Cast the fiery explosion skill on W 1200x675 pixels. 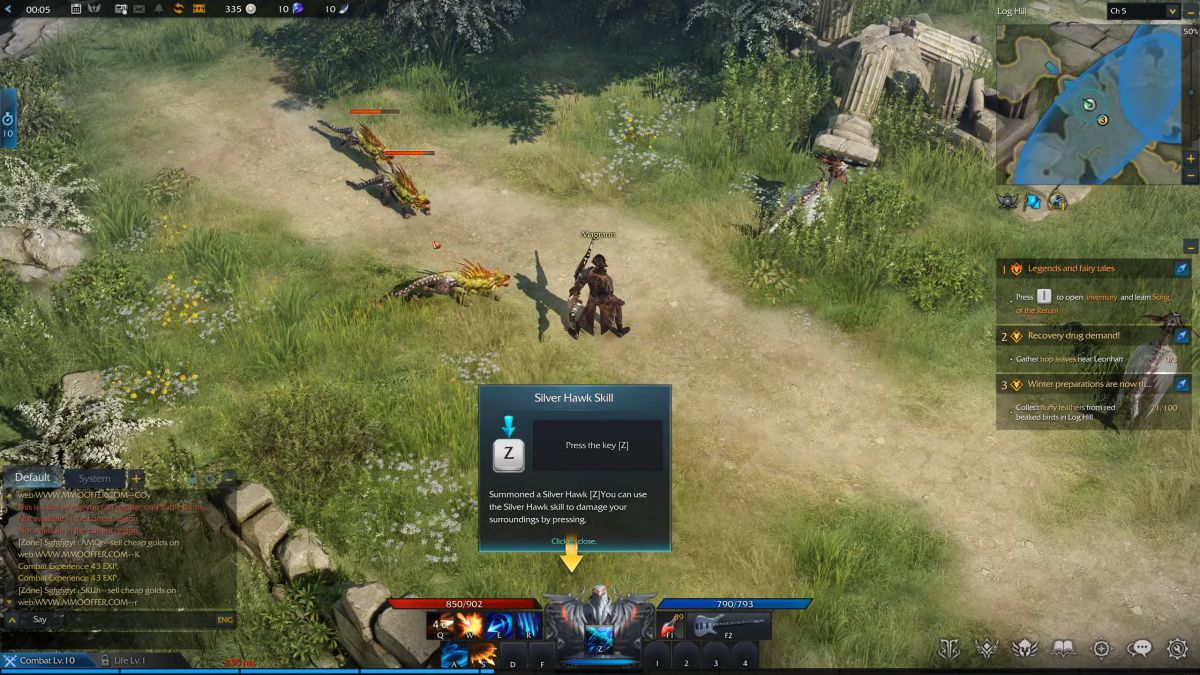[469, 626]
